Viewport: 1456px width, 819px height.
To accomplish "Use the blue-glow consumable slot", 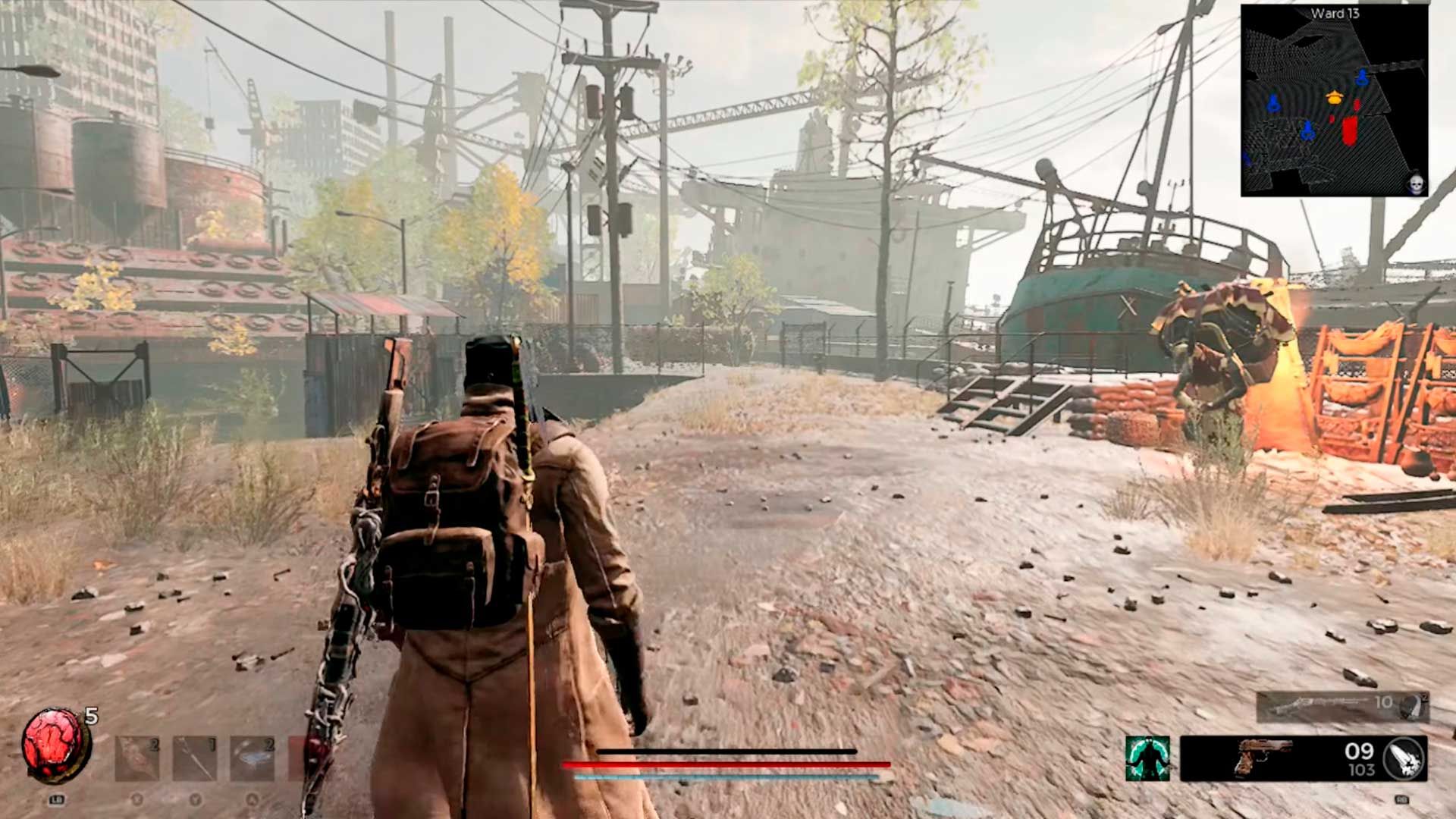I will tap(253, 758).
